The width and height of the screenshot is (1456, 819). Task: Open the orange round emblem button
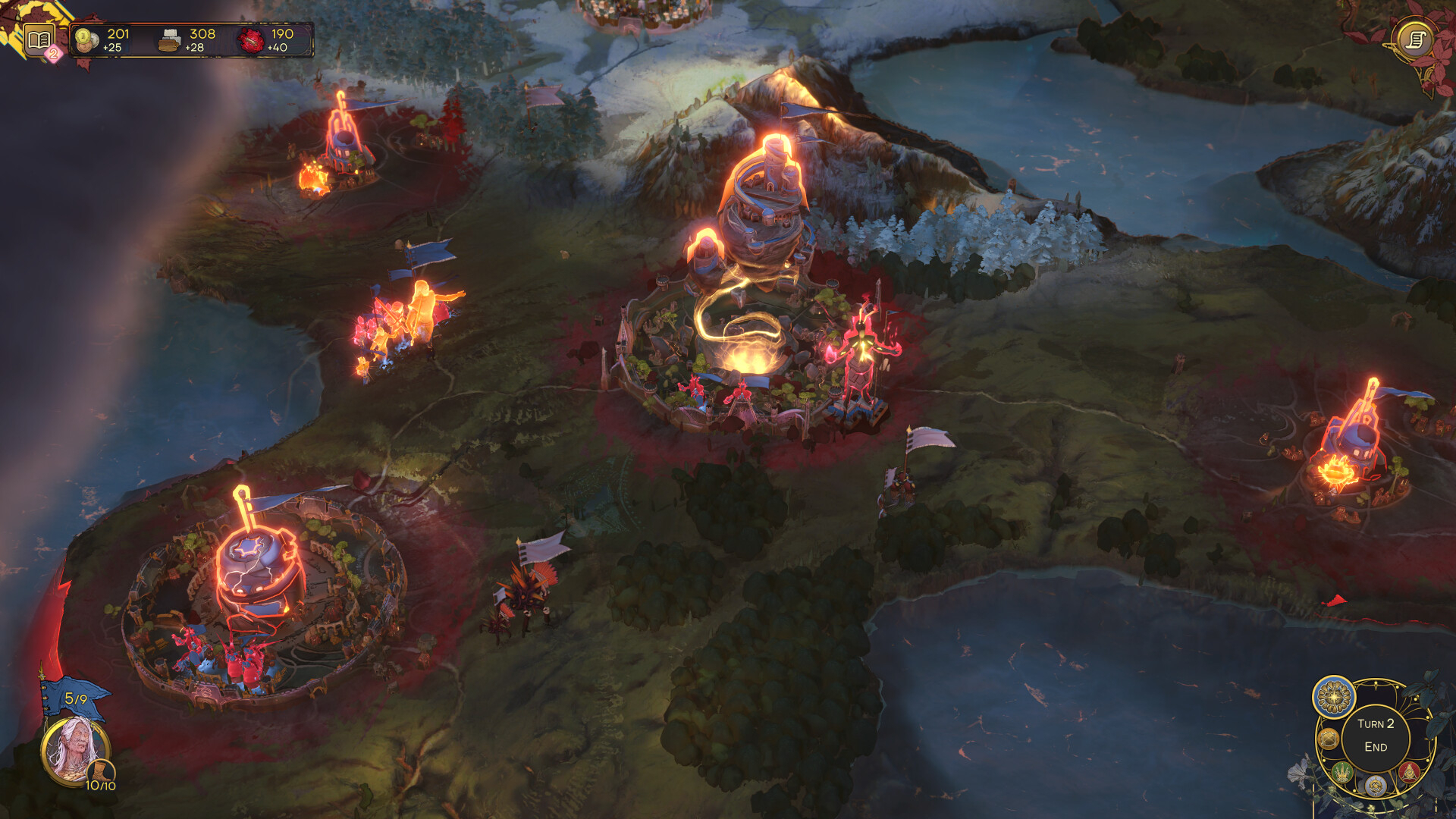tap(1328, 738)
